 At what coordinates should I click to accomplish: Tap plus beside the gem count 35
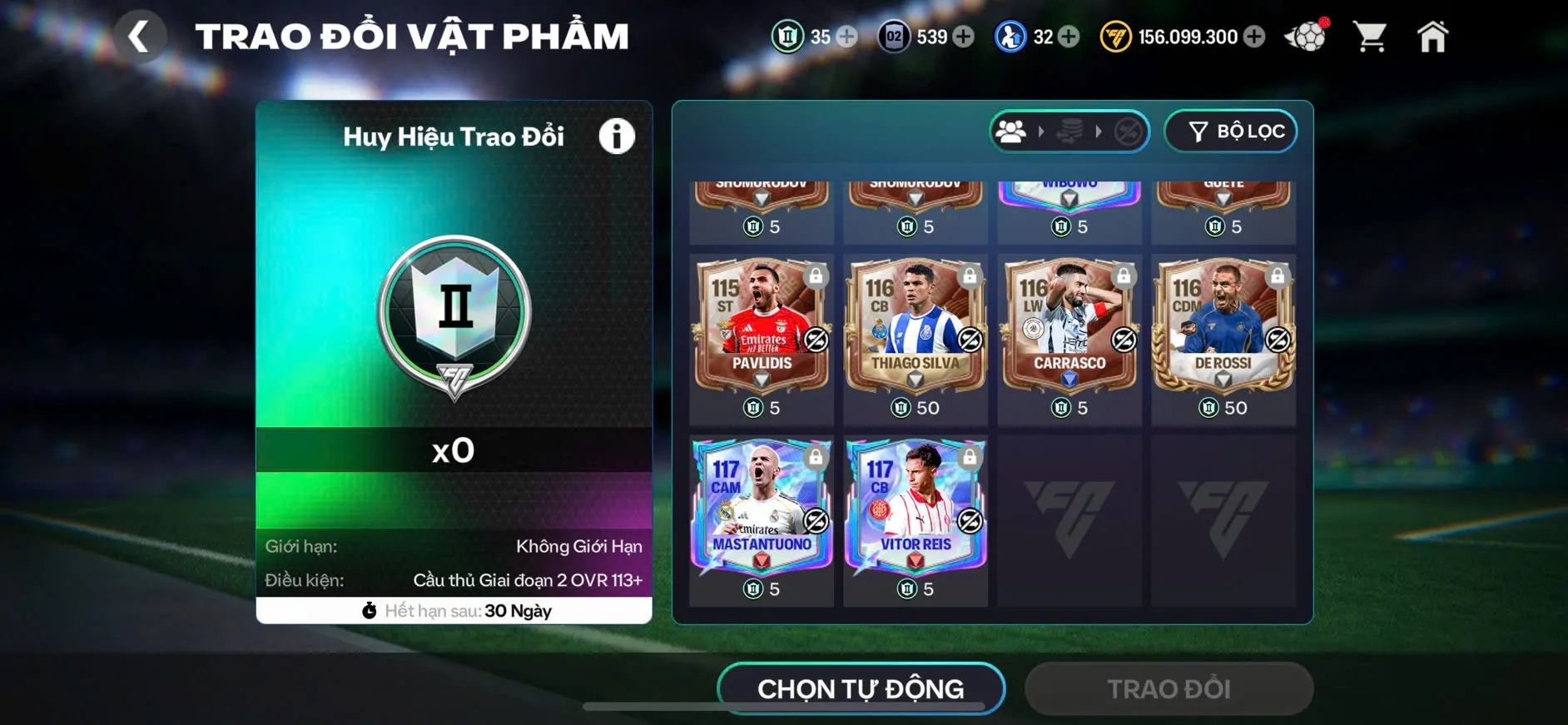click(x=847, y=37)
